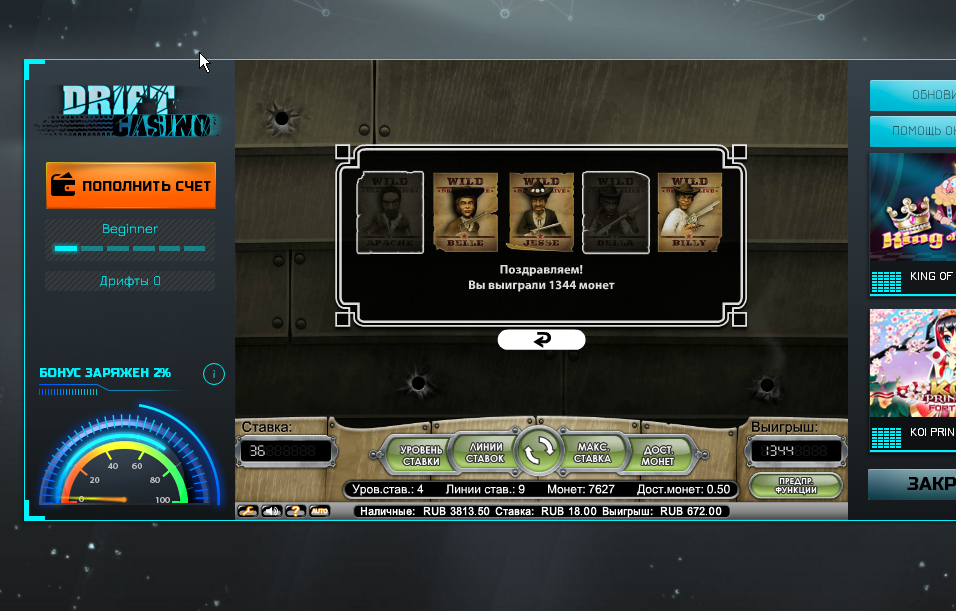The height and width of the screenshot is (611, 956).
Task: Toggle sound with the speaker icon
Action: coord(271,511)
